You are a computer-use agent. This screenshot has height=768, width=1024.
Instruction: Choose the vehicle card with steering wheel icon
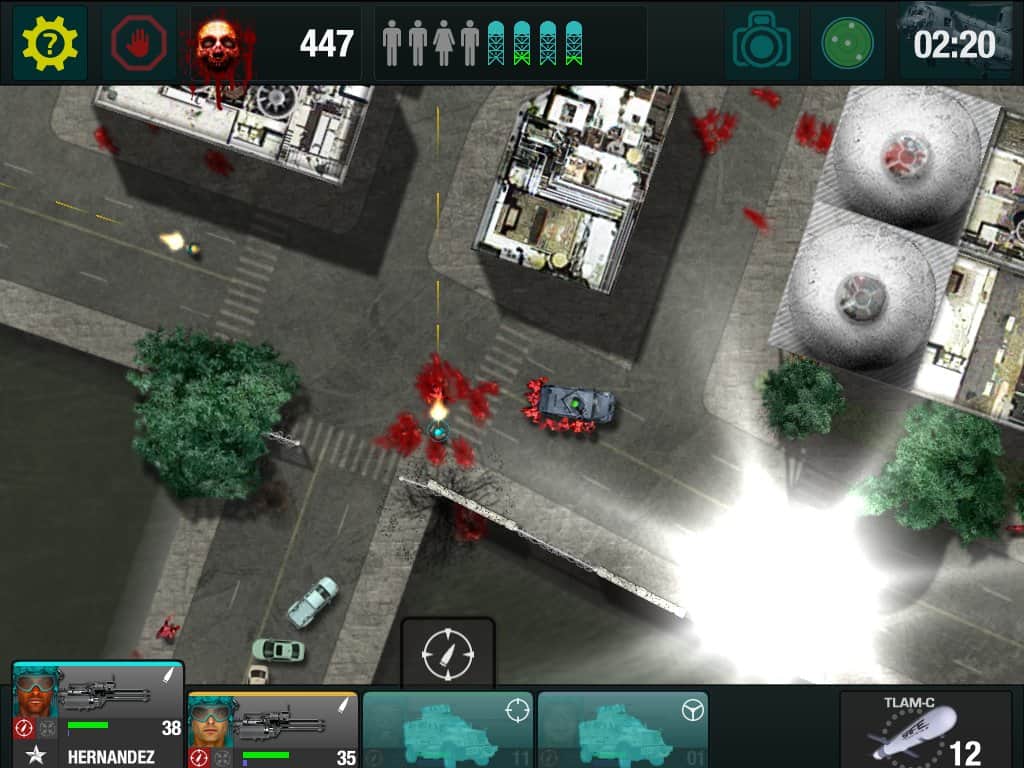click(622, 730)
